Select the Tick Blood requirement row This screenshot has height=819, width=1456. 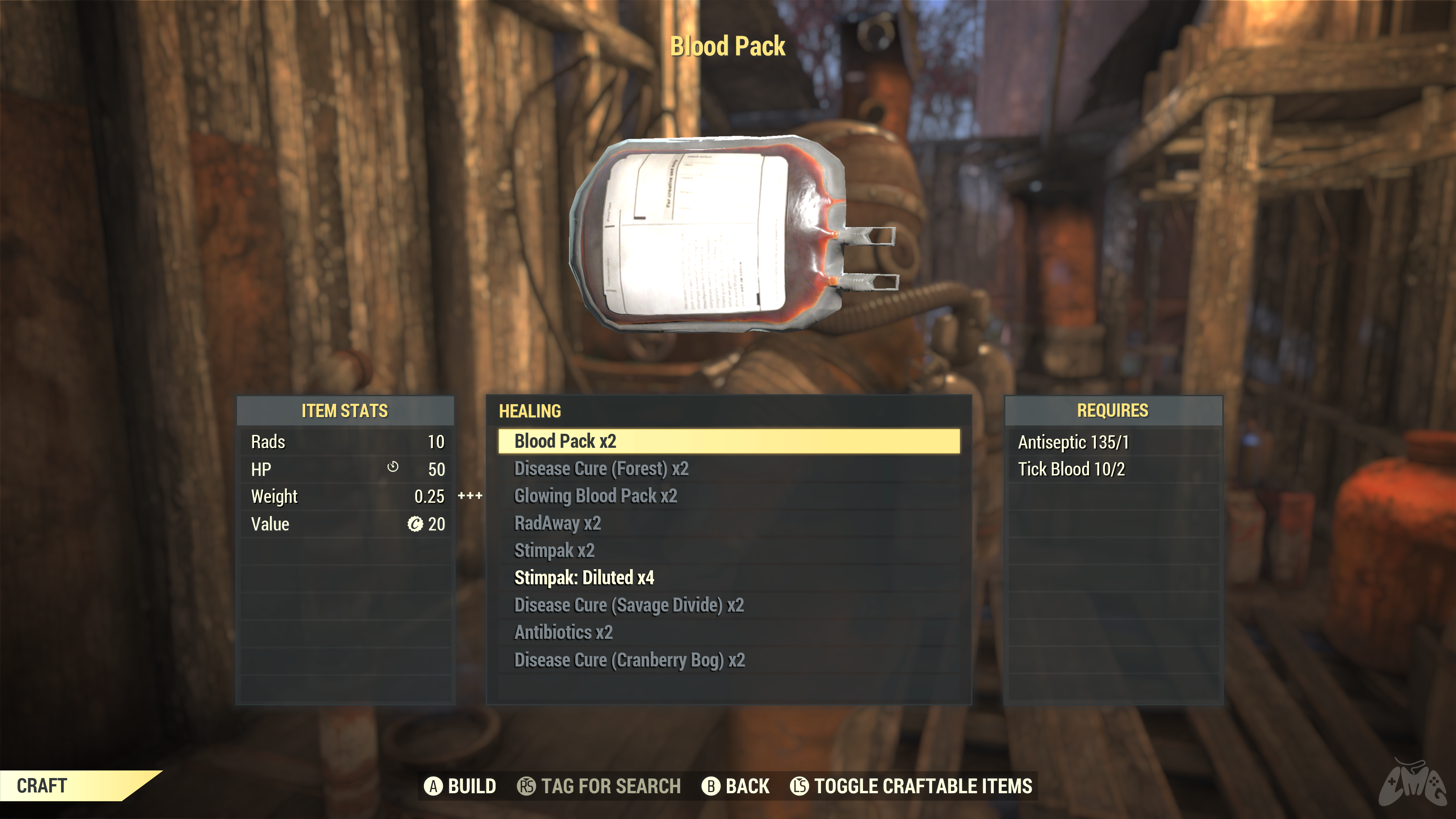click(x=1071, y=469)
